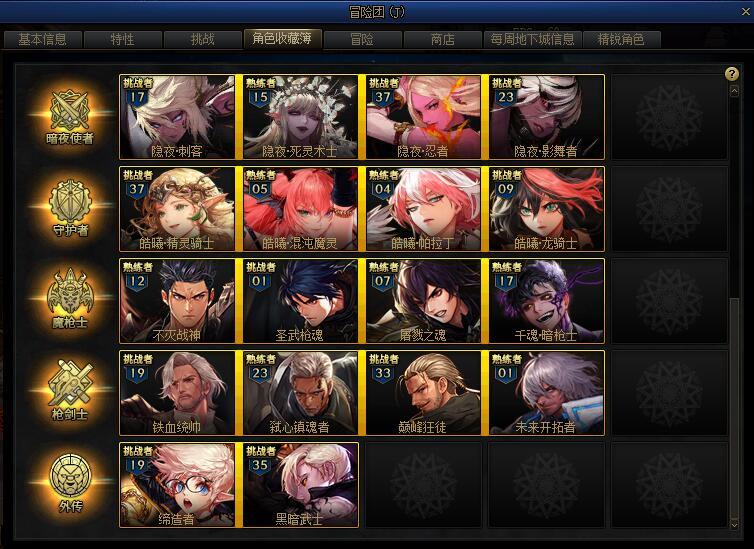This screenshot has height=549, width=754.
Task: Select the 千魂·暗枪士 character card
Action: (546, 301)
